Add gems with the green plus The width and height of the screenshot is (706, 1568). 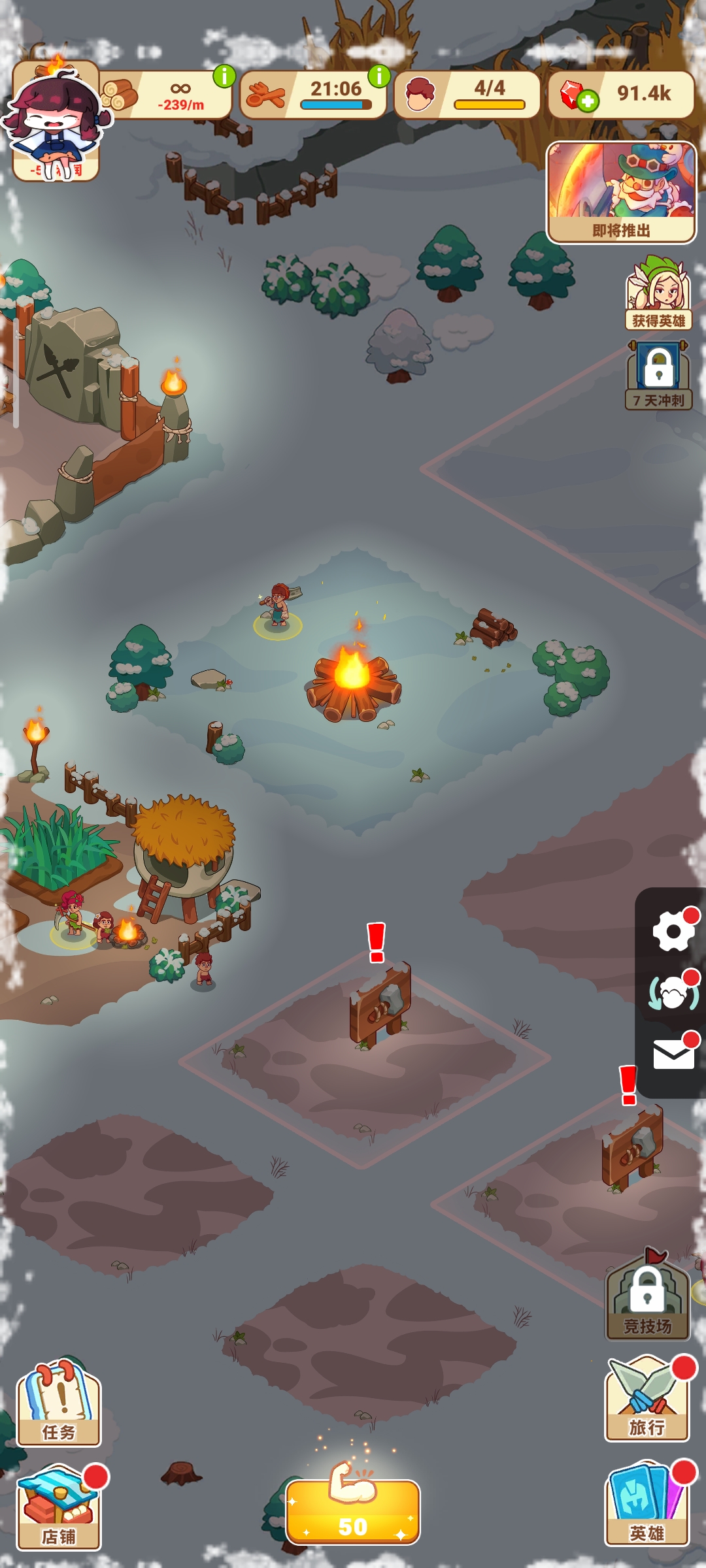click(587, 101)
